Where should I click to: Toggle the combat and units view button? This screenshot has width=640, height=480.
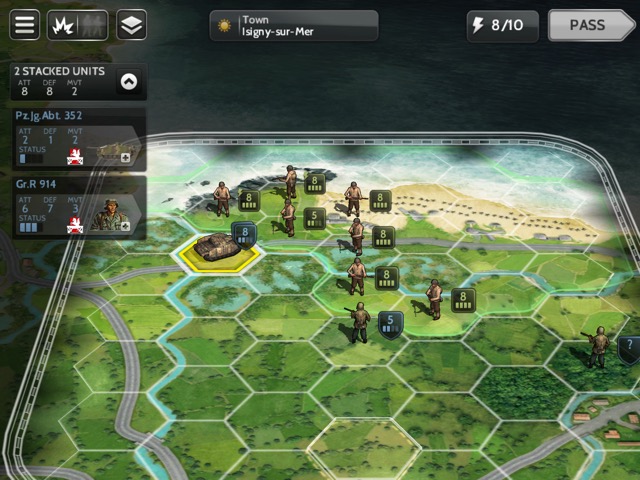tap(78, 25)
